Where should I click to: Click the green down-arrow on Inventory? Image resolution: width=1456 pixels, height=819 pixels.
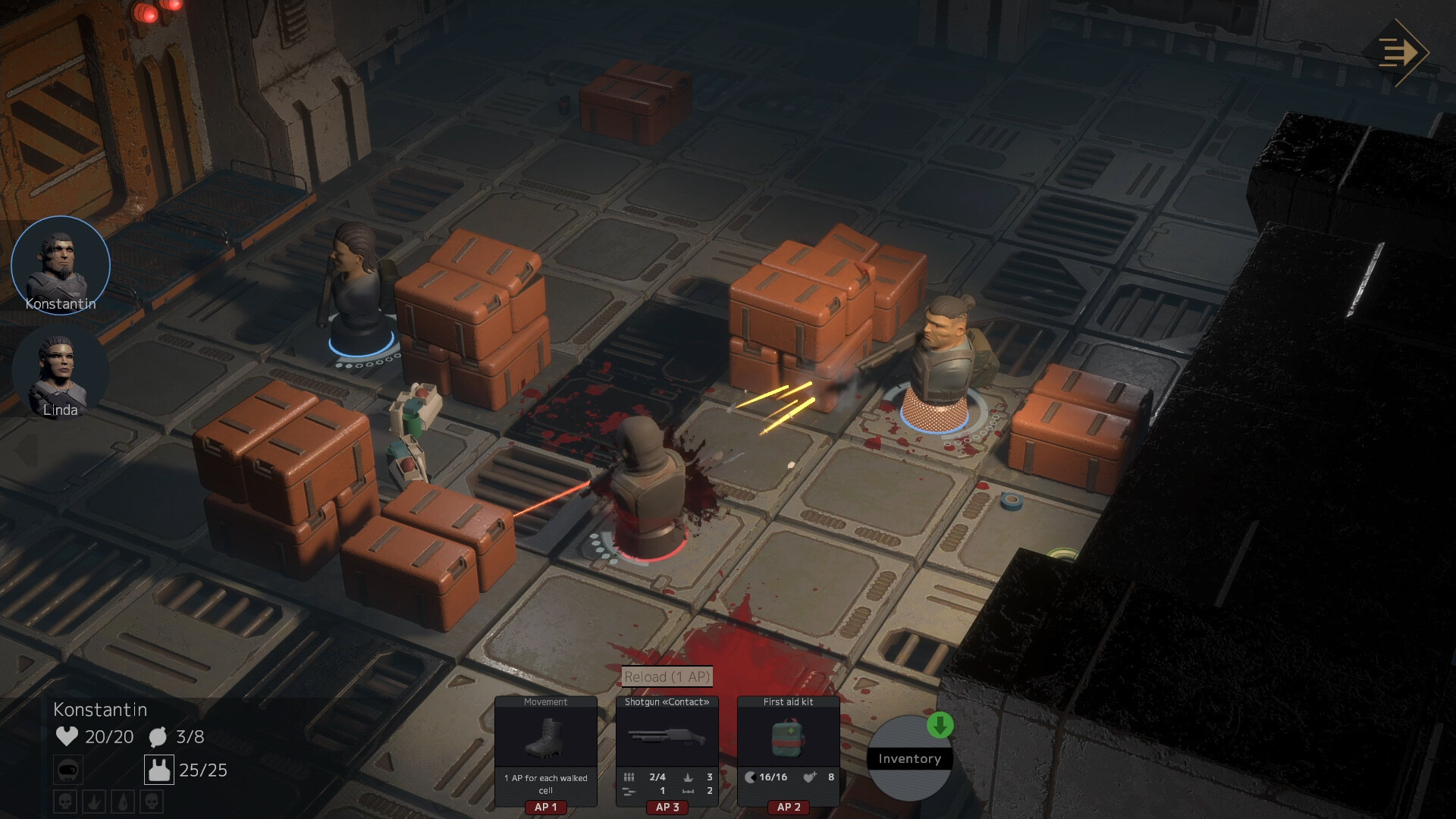pos(940,725)
